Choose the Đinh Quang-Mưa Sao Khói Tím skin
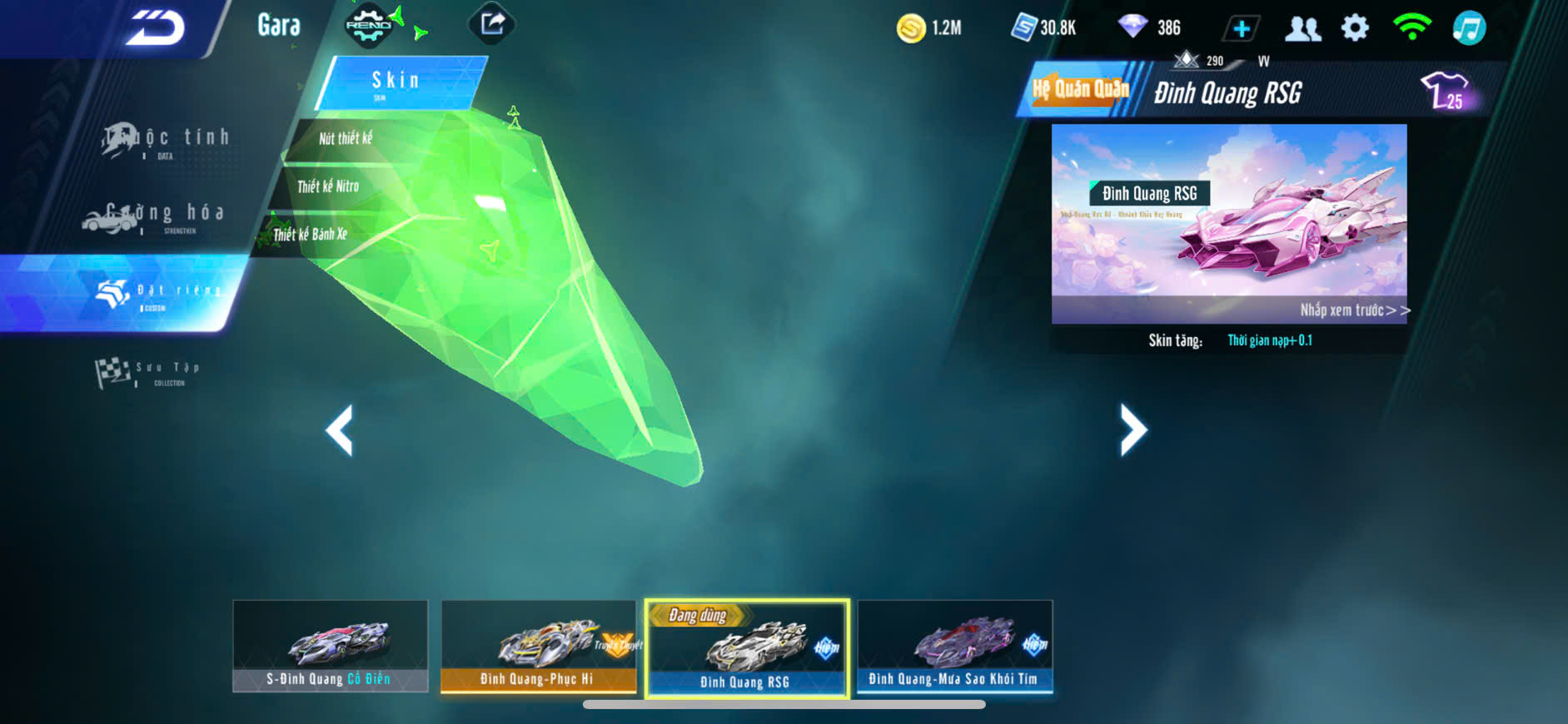The height and width of the screenshot is (724, 1568). click(x=954, y=646)
